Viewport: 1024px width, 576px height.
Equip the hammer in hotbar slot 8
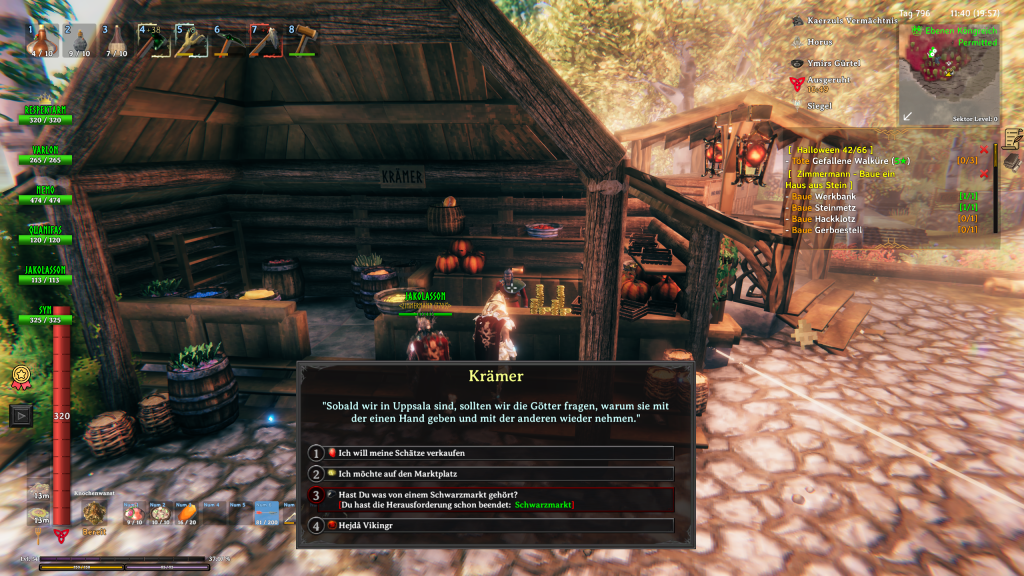click(301, 41)
